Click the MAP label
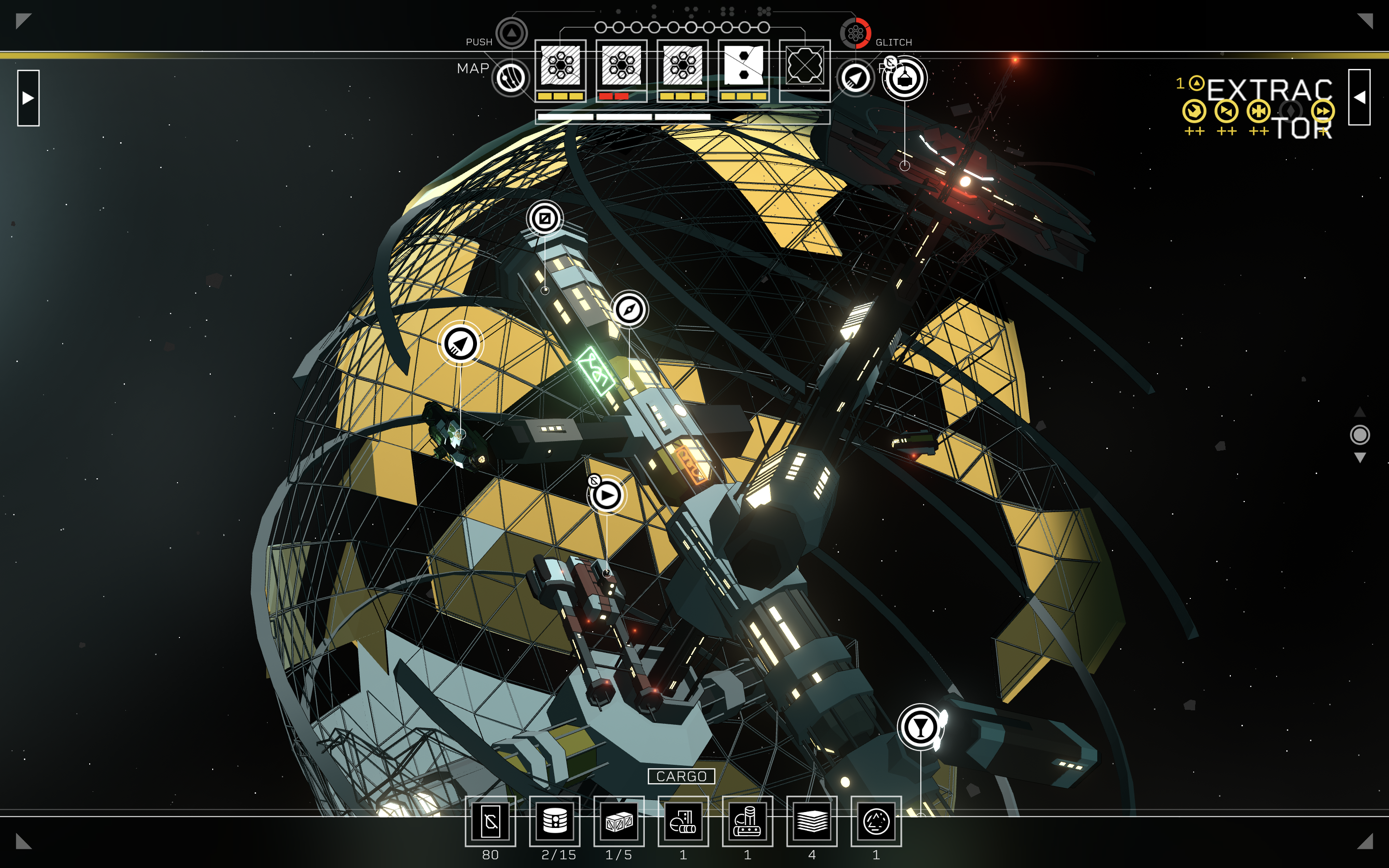Image resolution: width=1389 pixels, height=868 pixels. pyautogui.click(x=473, y=68)
